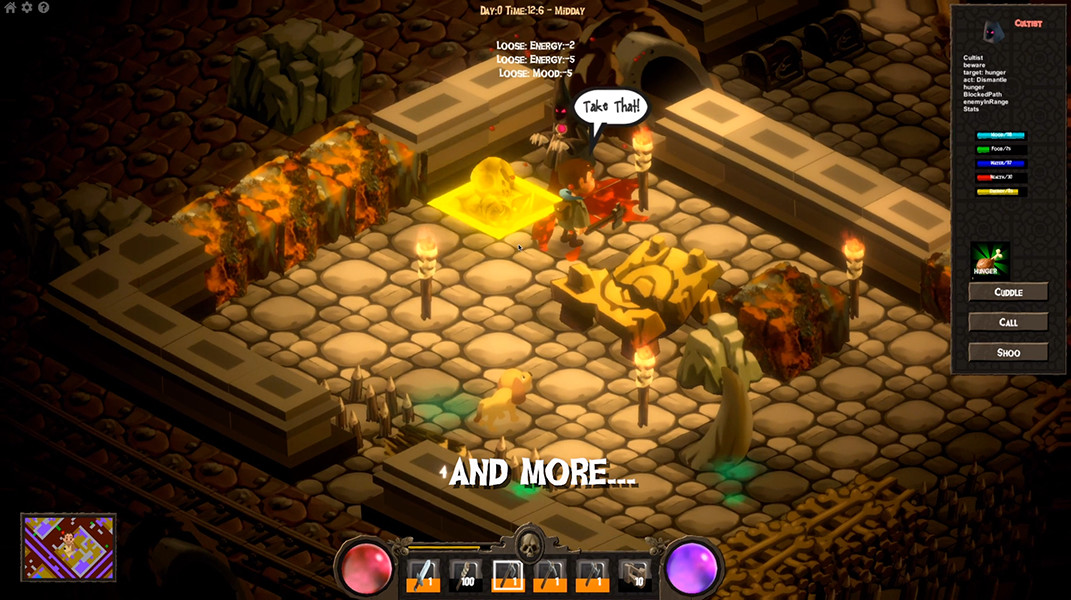
Task: Click the skull emblem above the hotbar
Action: (528, 544)
